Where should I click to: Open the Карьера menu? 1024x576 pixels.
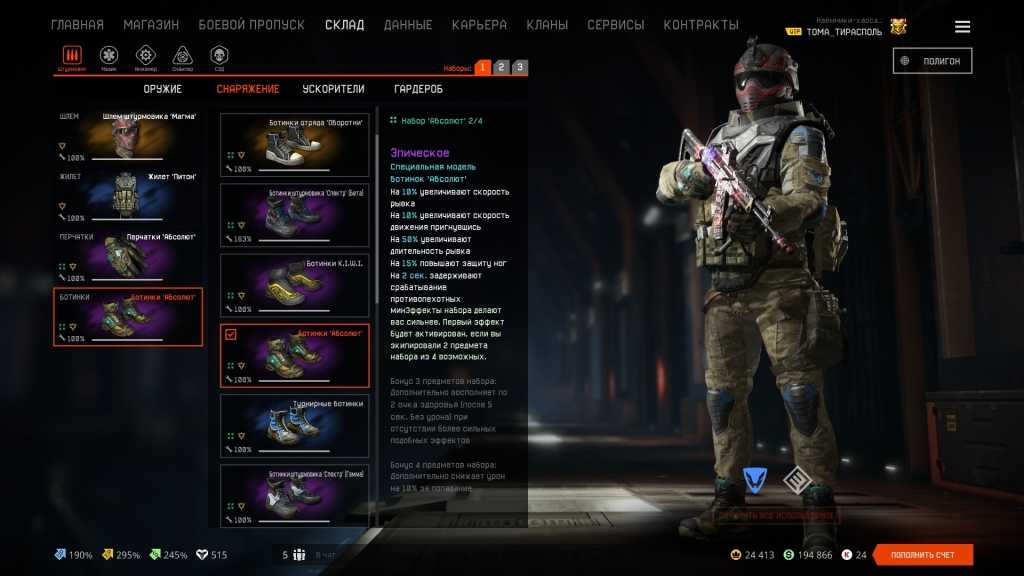click(479, 25)
